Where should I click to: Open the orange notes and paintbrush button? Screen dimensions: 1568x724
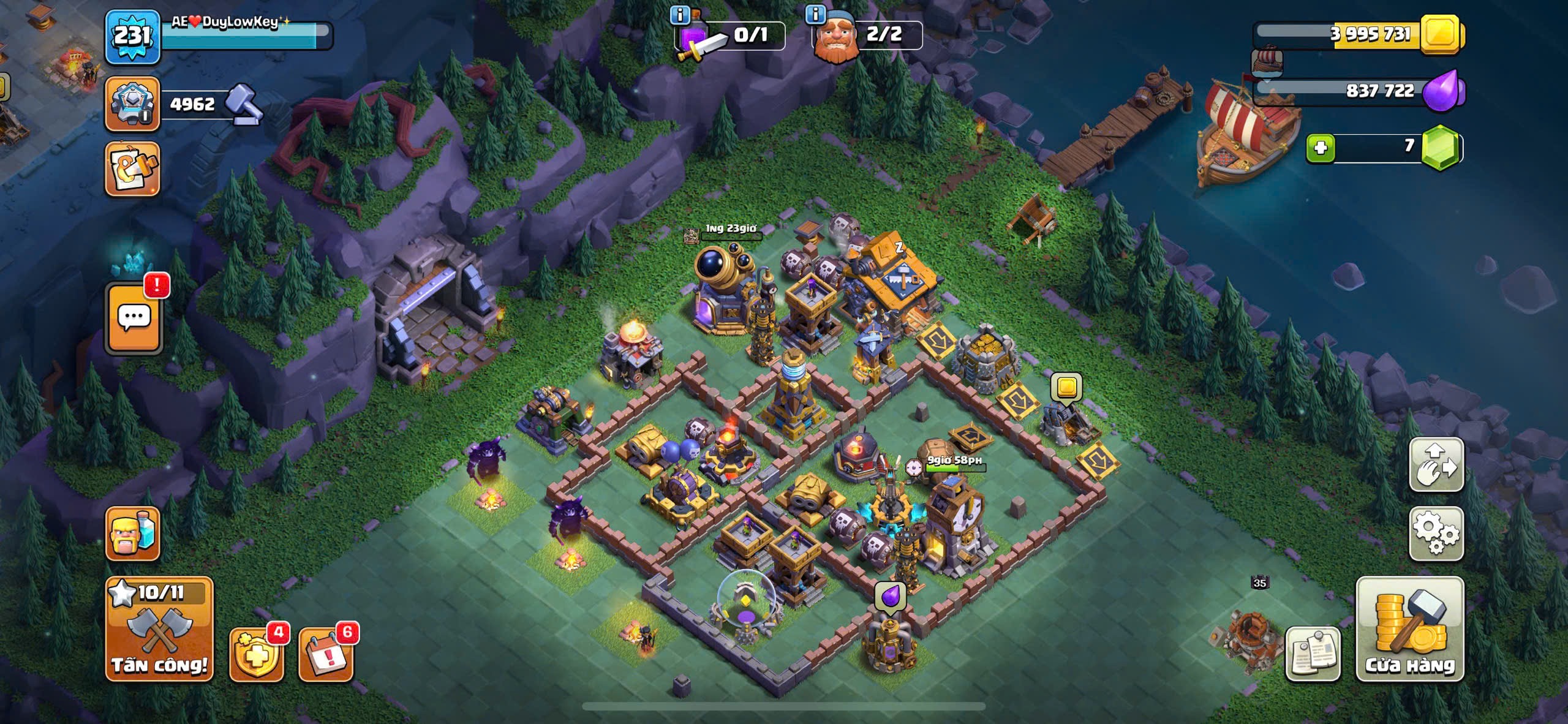[132, 169]
